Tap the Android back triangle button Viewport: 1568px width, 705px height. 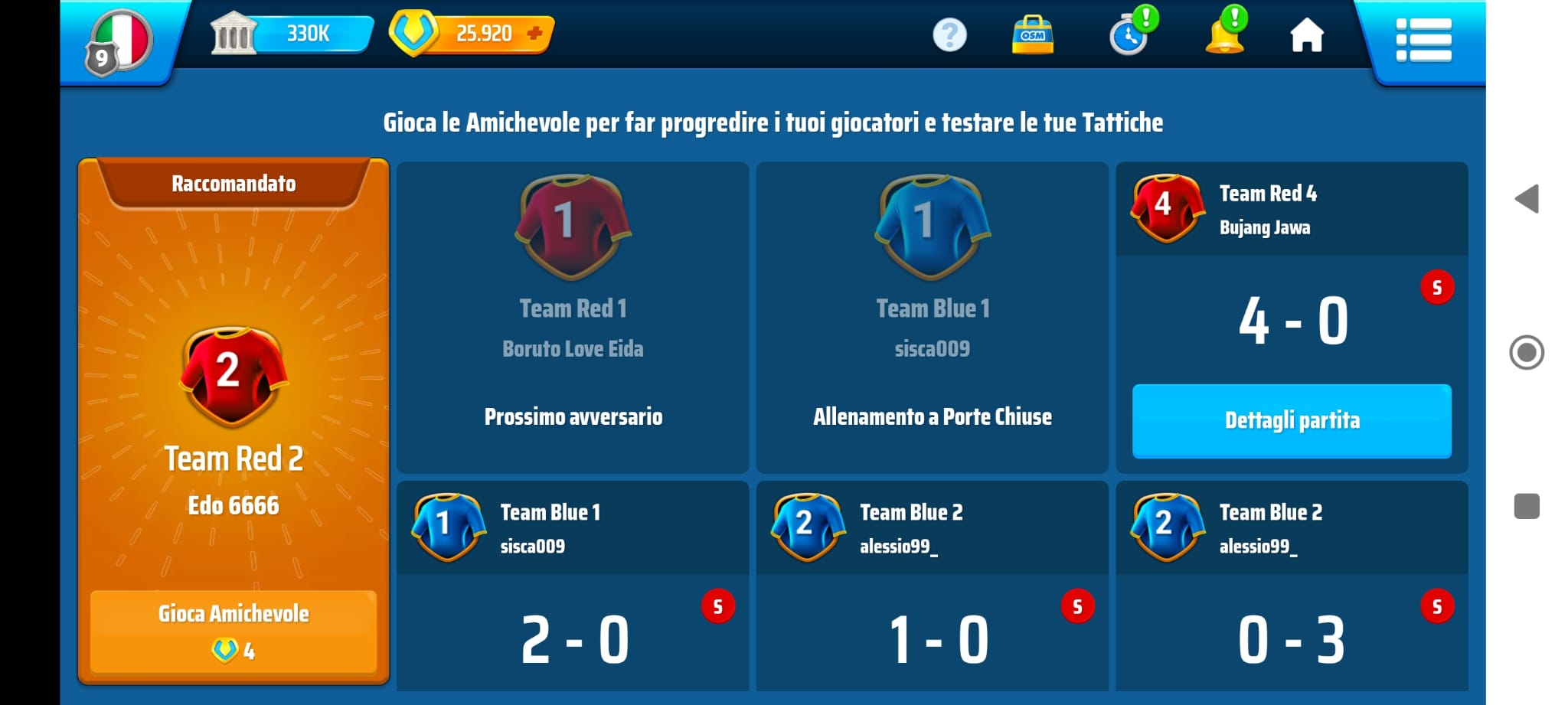pyautogui.click(x=1527, y=199)
